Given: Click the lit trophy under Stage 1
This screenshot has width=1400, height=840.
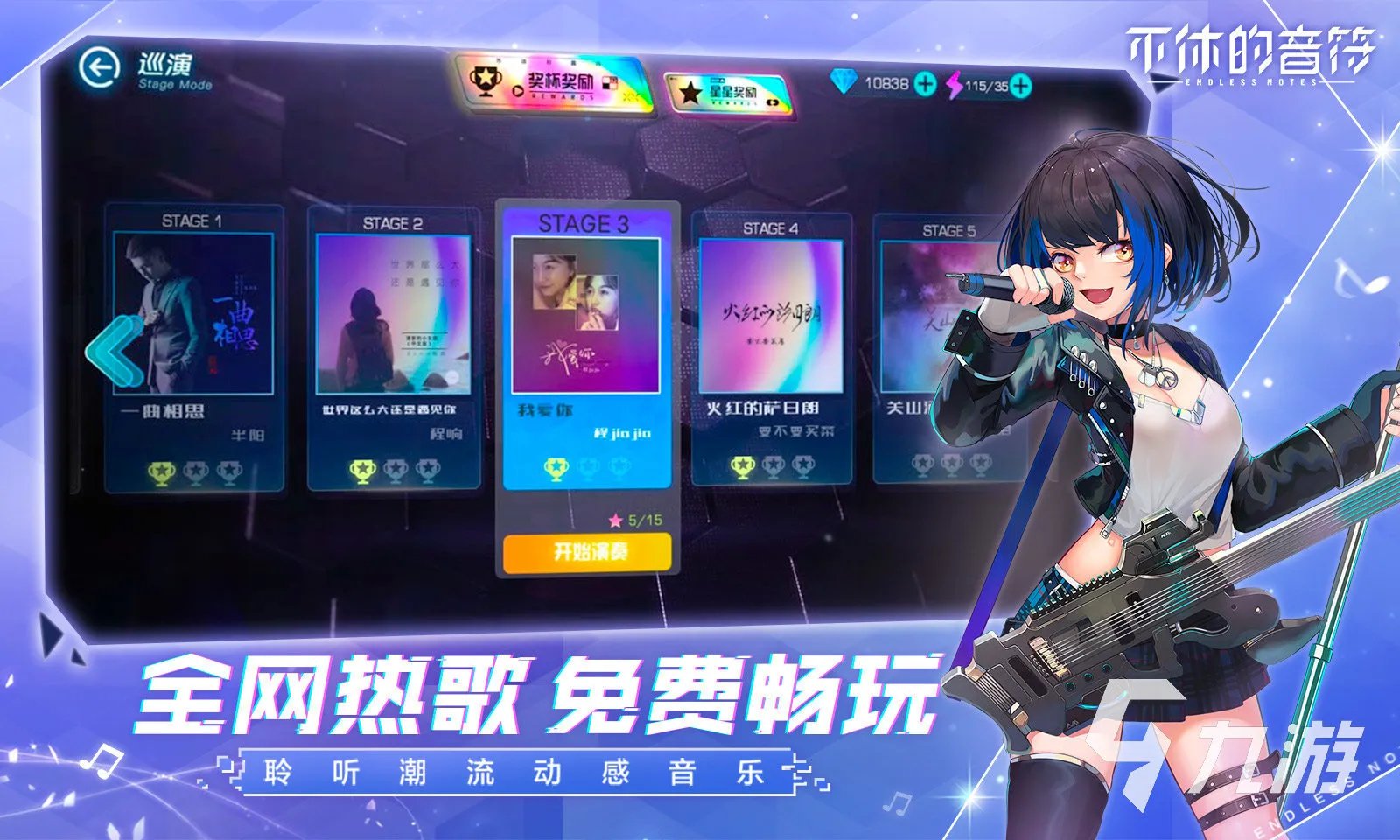Looking at the screenshot, I should (161, 471).
